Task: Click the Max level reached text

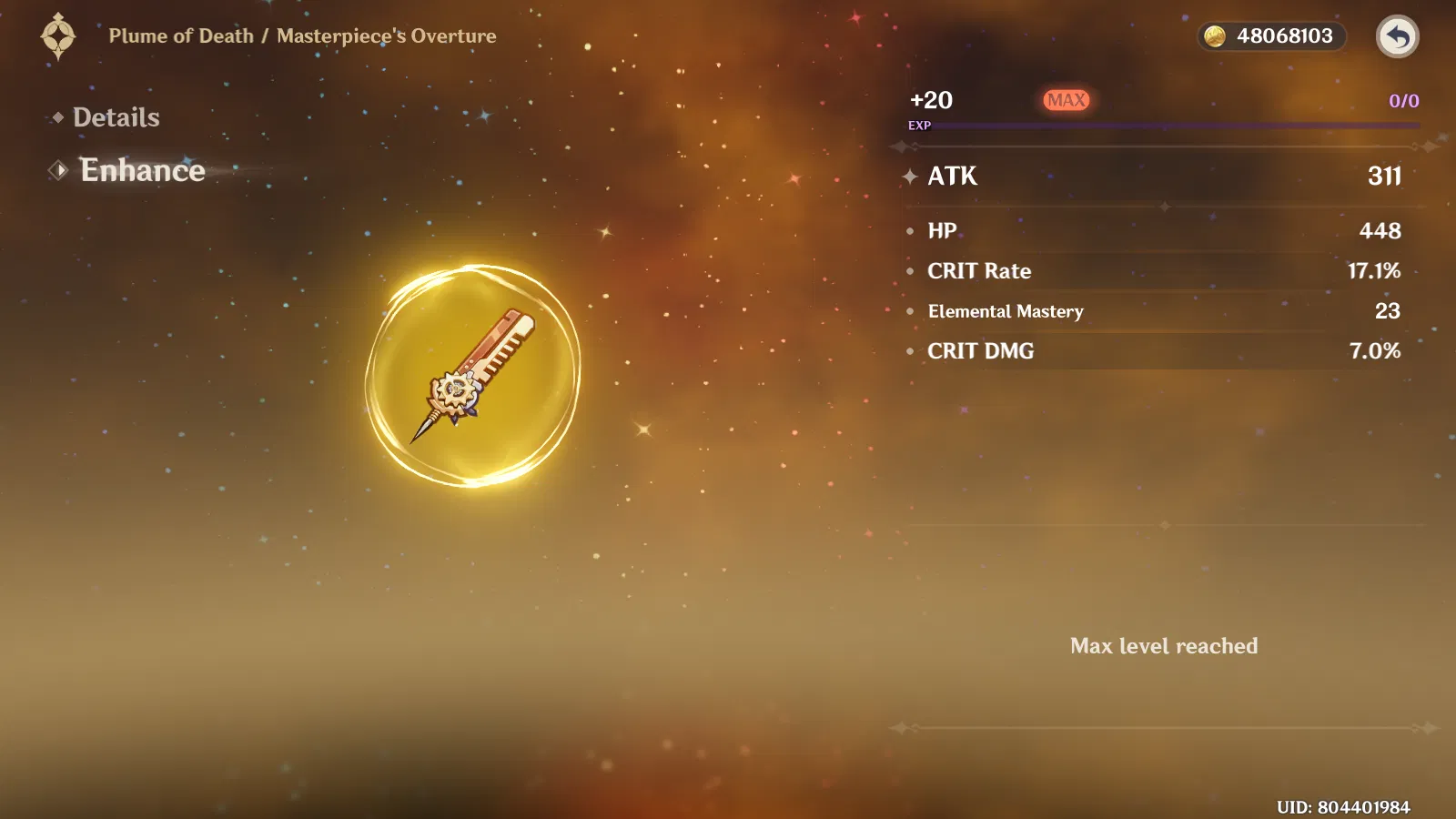Action: [1165, 646]
